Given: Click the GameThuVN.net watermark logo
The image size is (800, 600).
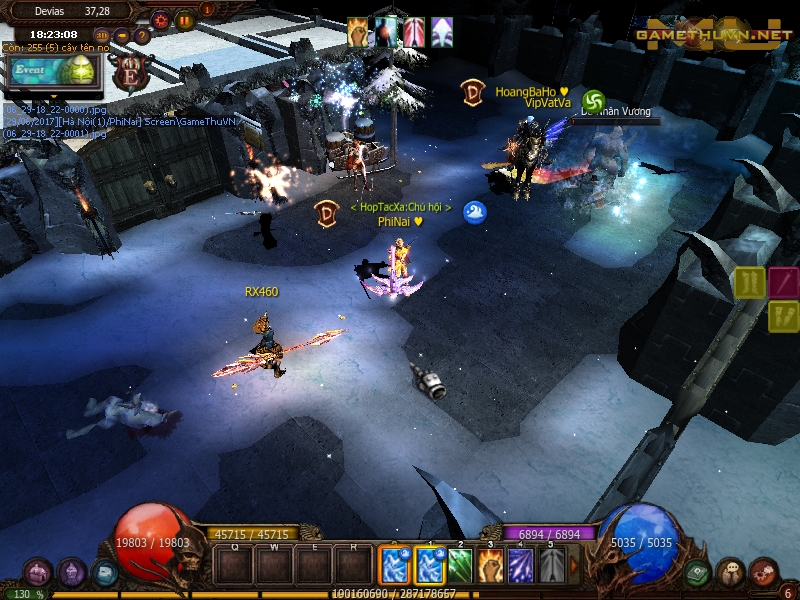Looking at the screenshot, I should click(x=713, y=35).
